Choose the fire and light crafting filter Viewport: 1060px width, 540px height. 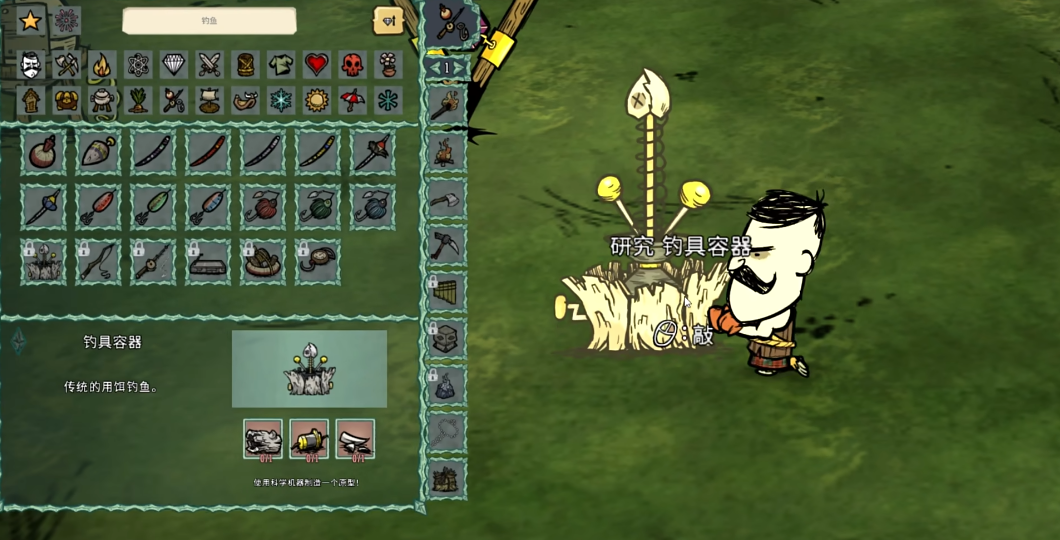tap(102, 66)
